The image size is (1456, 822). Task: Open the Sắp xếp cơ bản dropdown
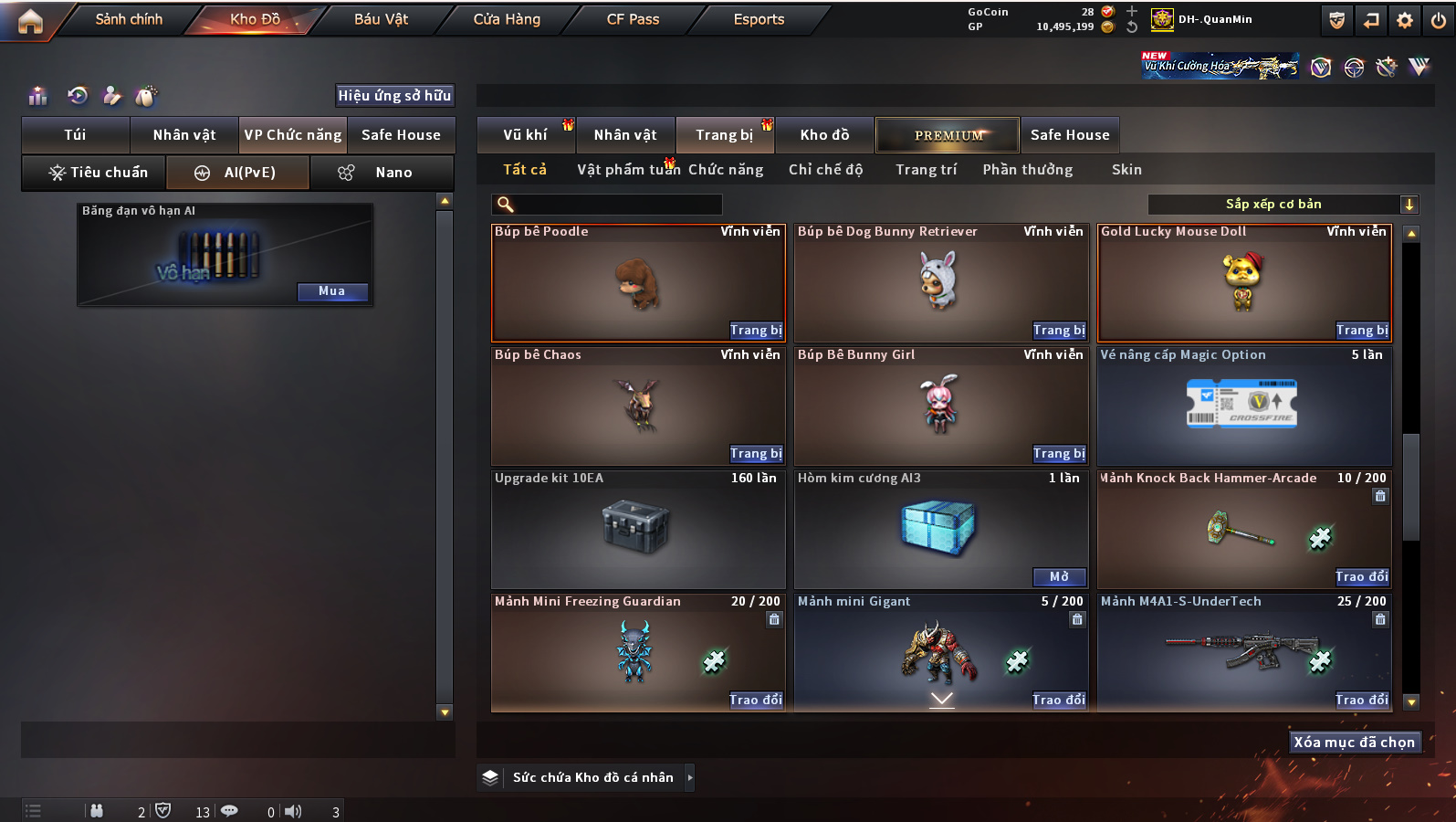point(1283,205)
